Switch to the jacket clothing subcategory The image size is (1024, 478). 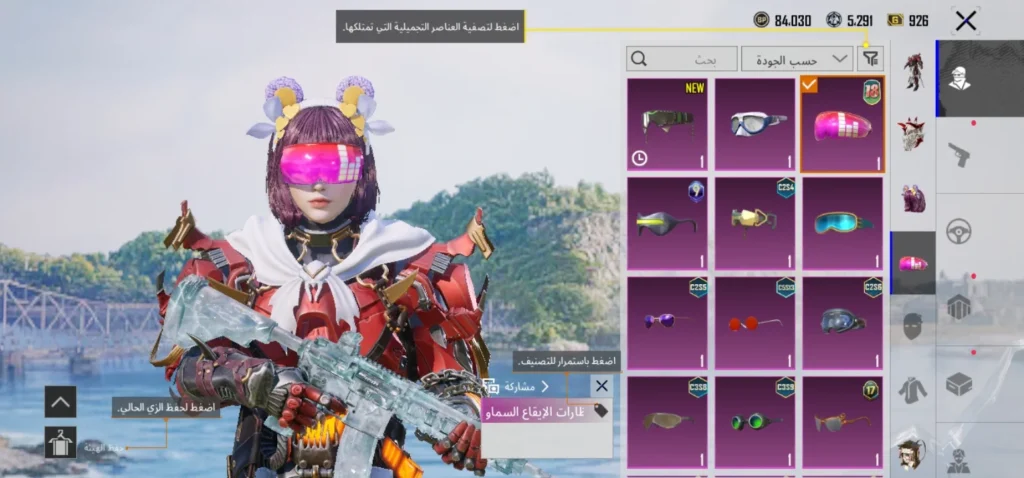pyautogui.click(x=913, y=388)
